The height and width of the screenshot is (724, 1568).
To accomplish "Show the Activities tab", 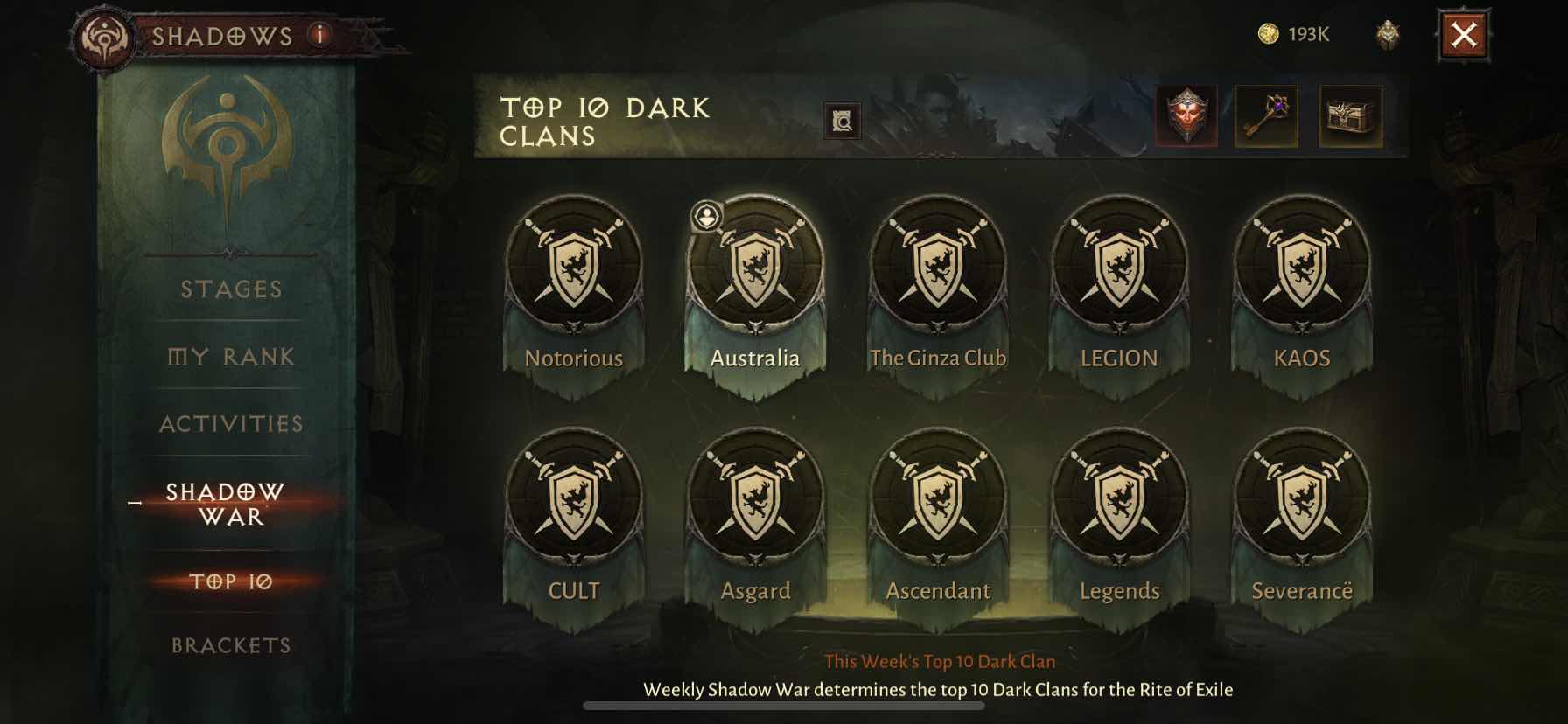I will [231, 424].
